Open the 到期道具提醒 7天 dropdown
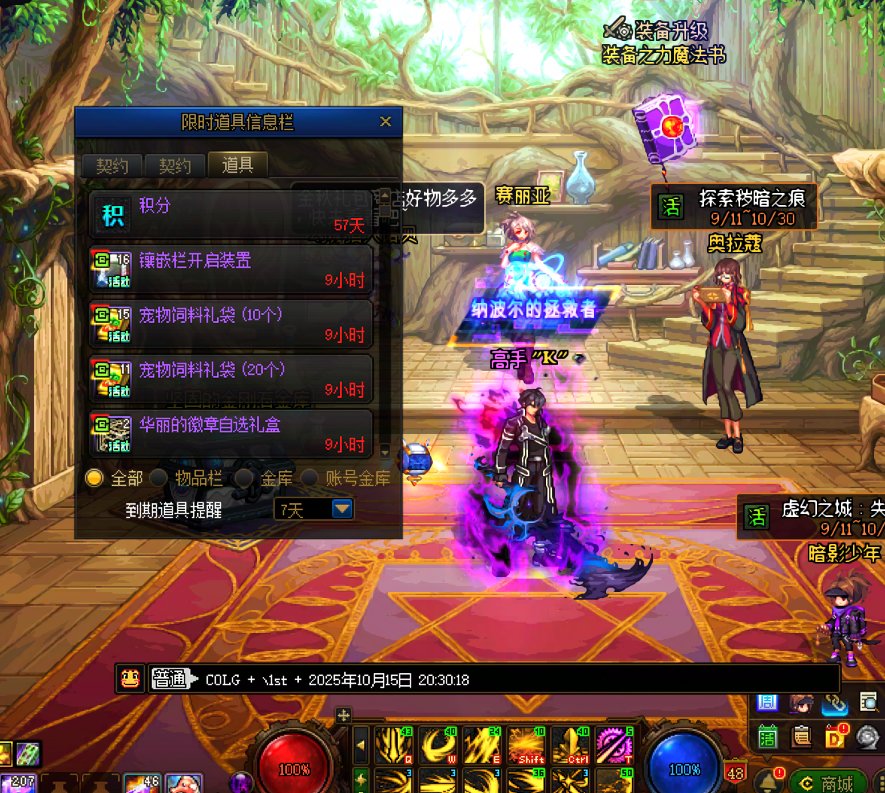 pyautogui.click(x=342, y=509)
